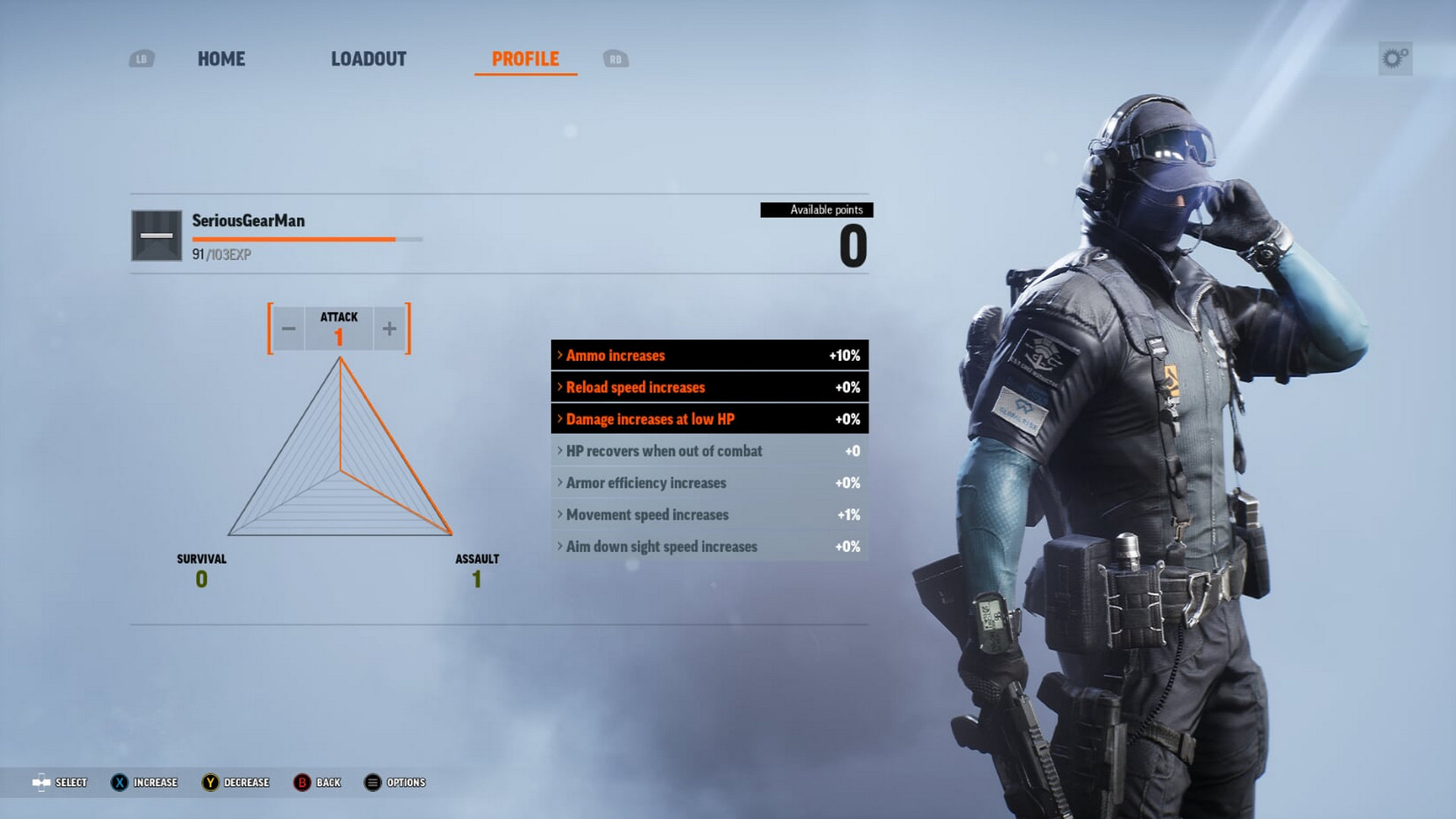Select the Survival stat on the triangle

(201, 570)
